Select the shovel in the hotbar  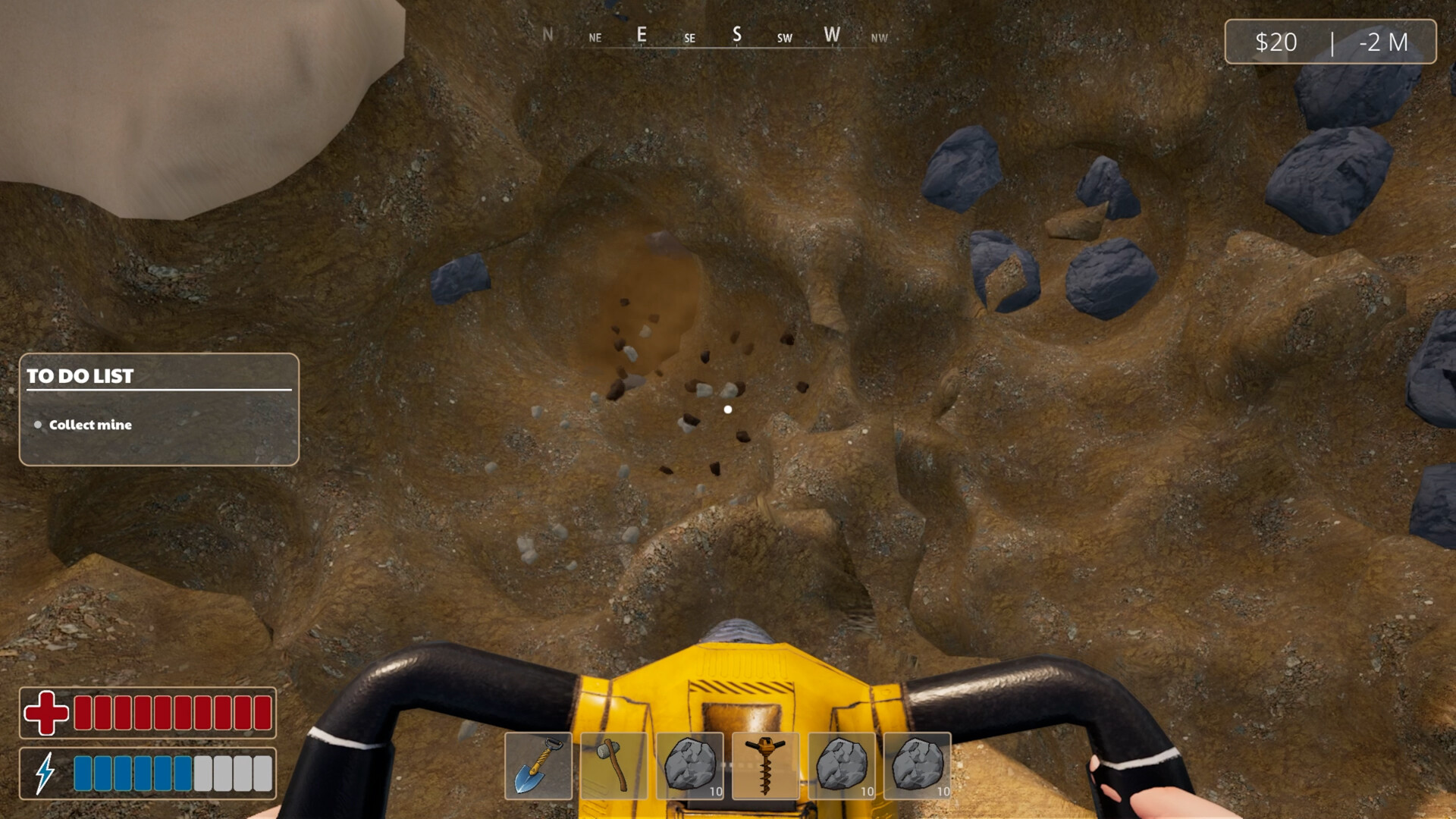point(540,766)
